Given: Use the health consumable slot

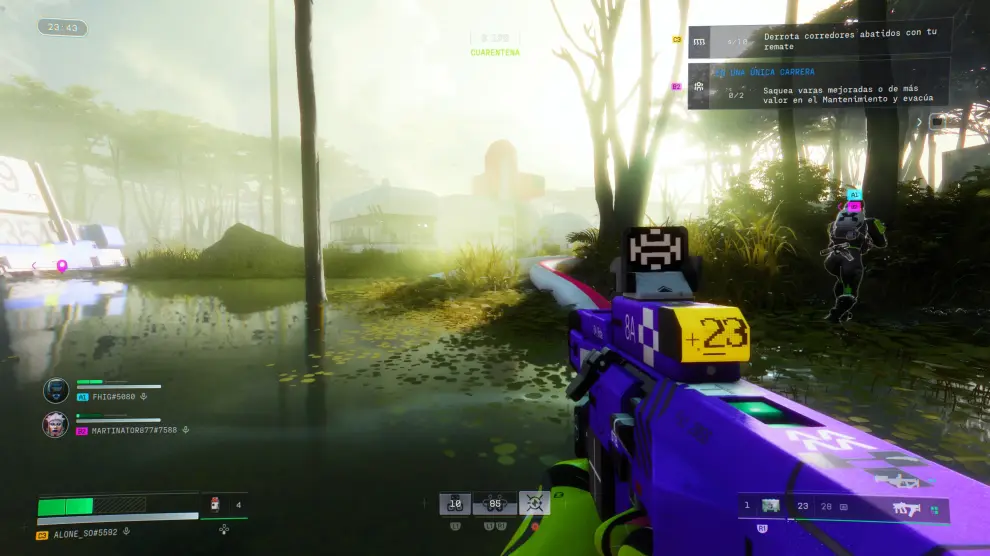Looking at the screenshot, I should coord(215,506).
